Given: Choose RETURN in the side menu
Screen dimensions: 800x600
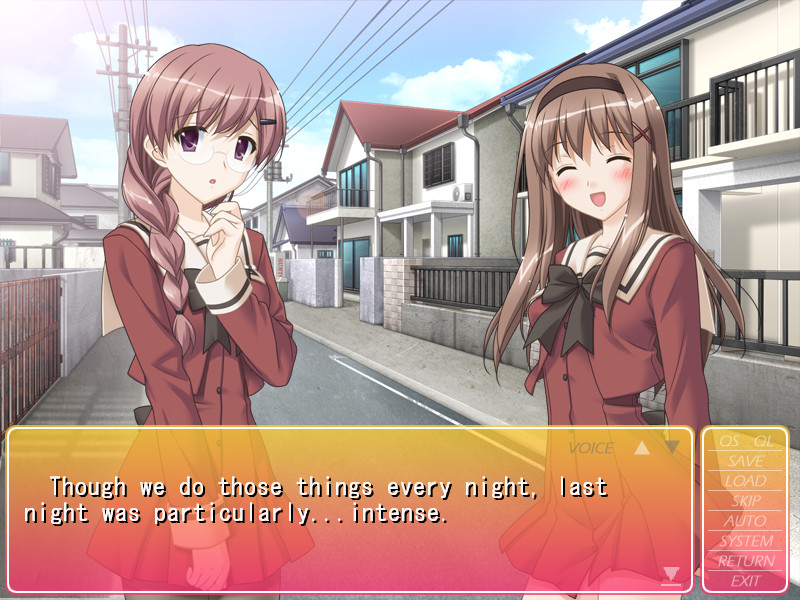Looking at the screenshot, I should click(x=746, y=561).
